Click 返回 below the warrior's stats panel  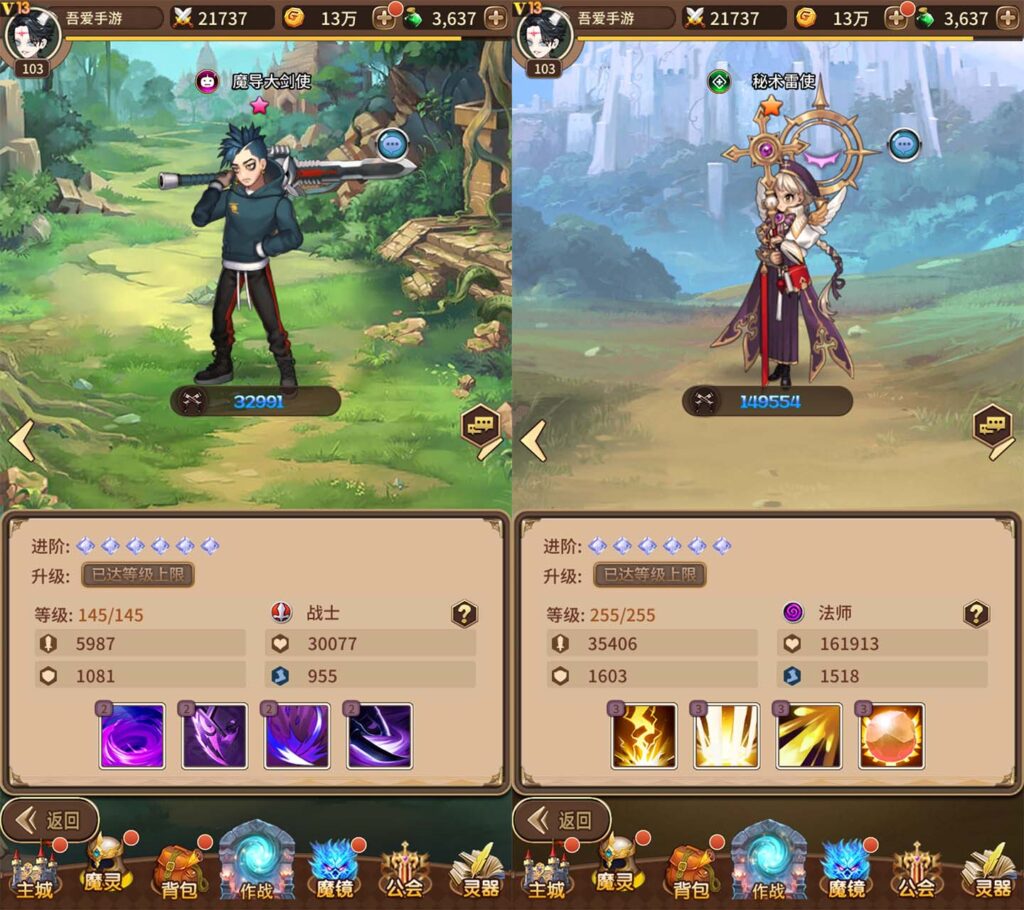coord(51,820)
